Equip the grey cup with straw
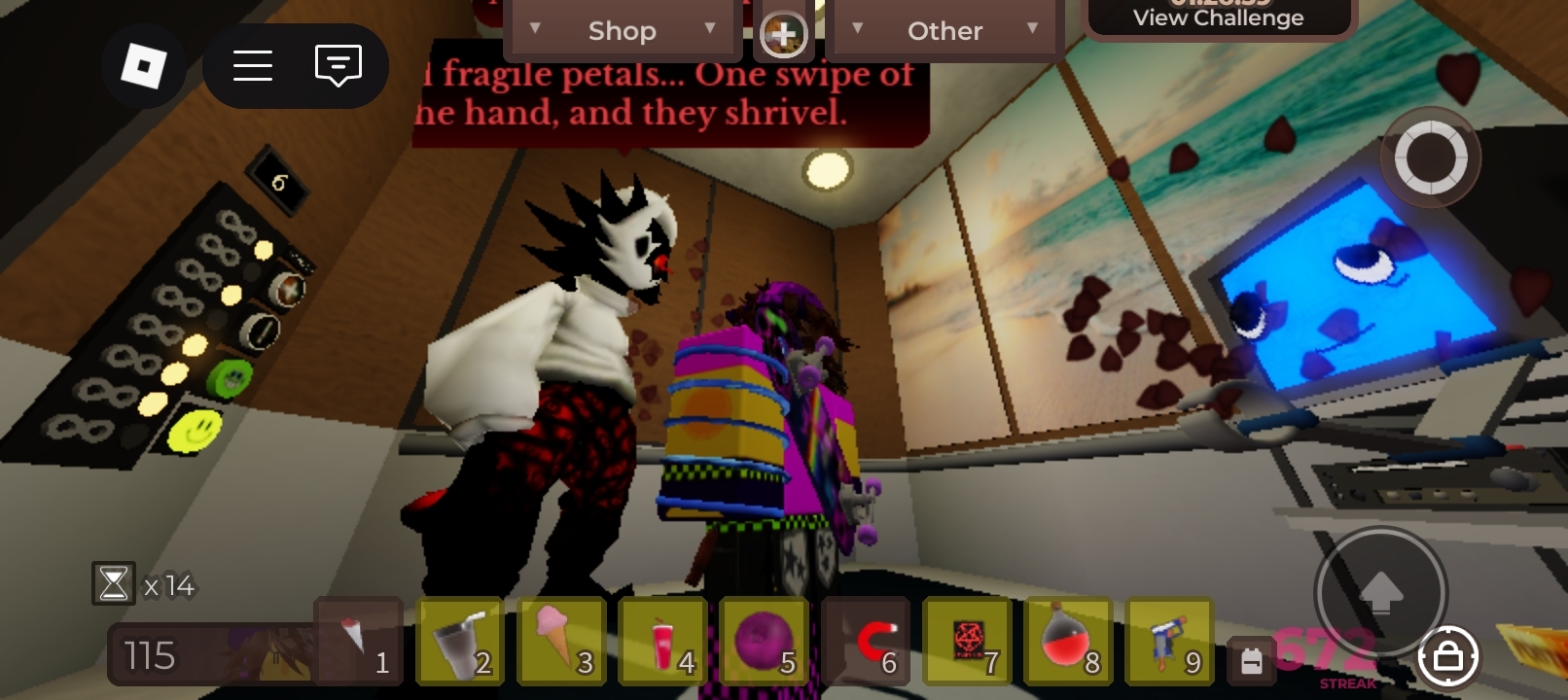The height and width of the screenshot is (700, 1568). pyautogui.click(x=460, y=642)
